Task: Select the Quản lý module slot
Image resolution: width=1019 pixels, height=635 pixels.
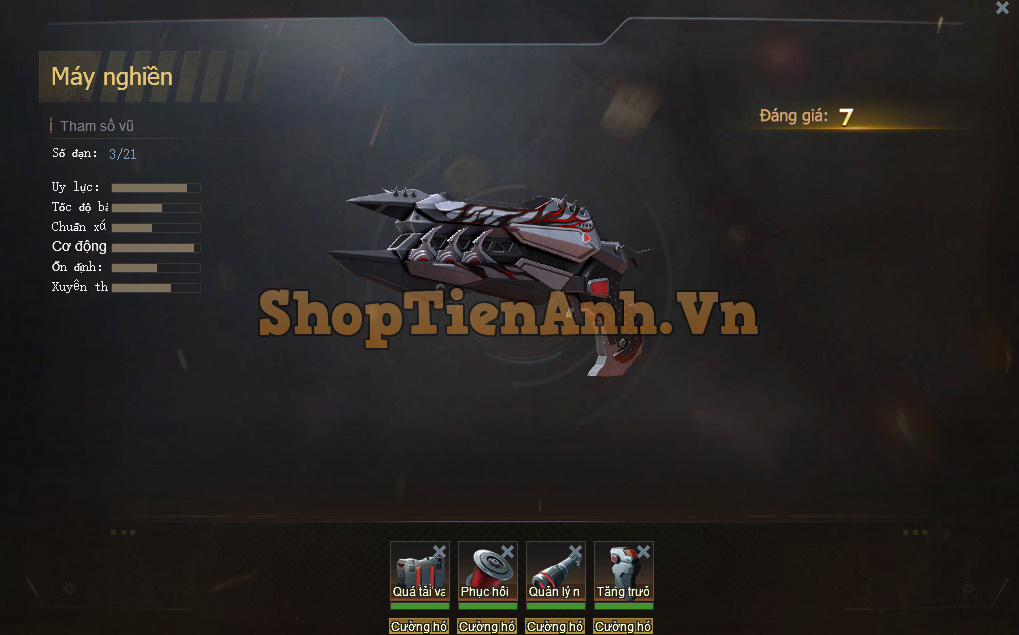Action: [x=555, y=570]
